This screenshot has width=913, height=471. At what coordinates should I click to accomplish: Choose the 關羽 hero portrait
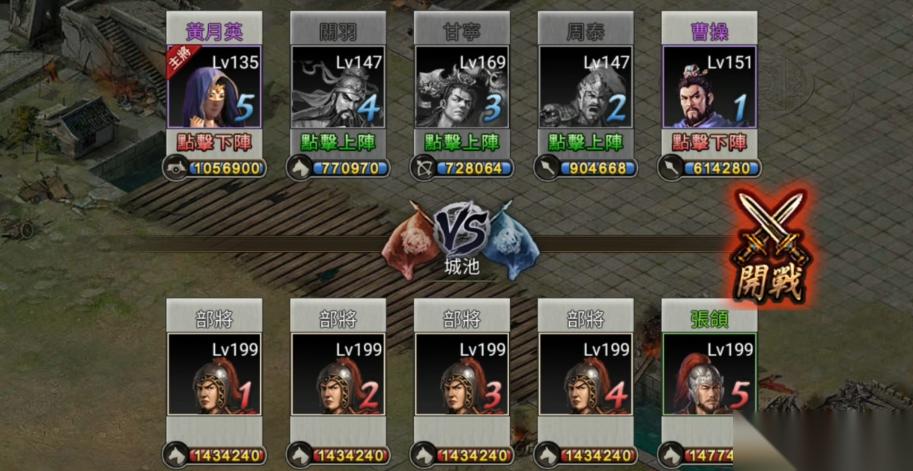pyautogui.click(x=338, y=87)
